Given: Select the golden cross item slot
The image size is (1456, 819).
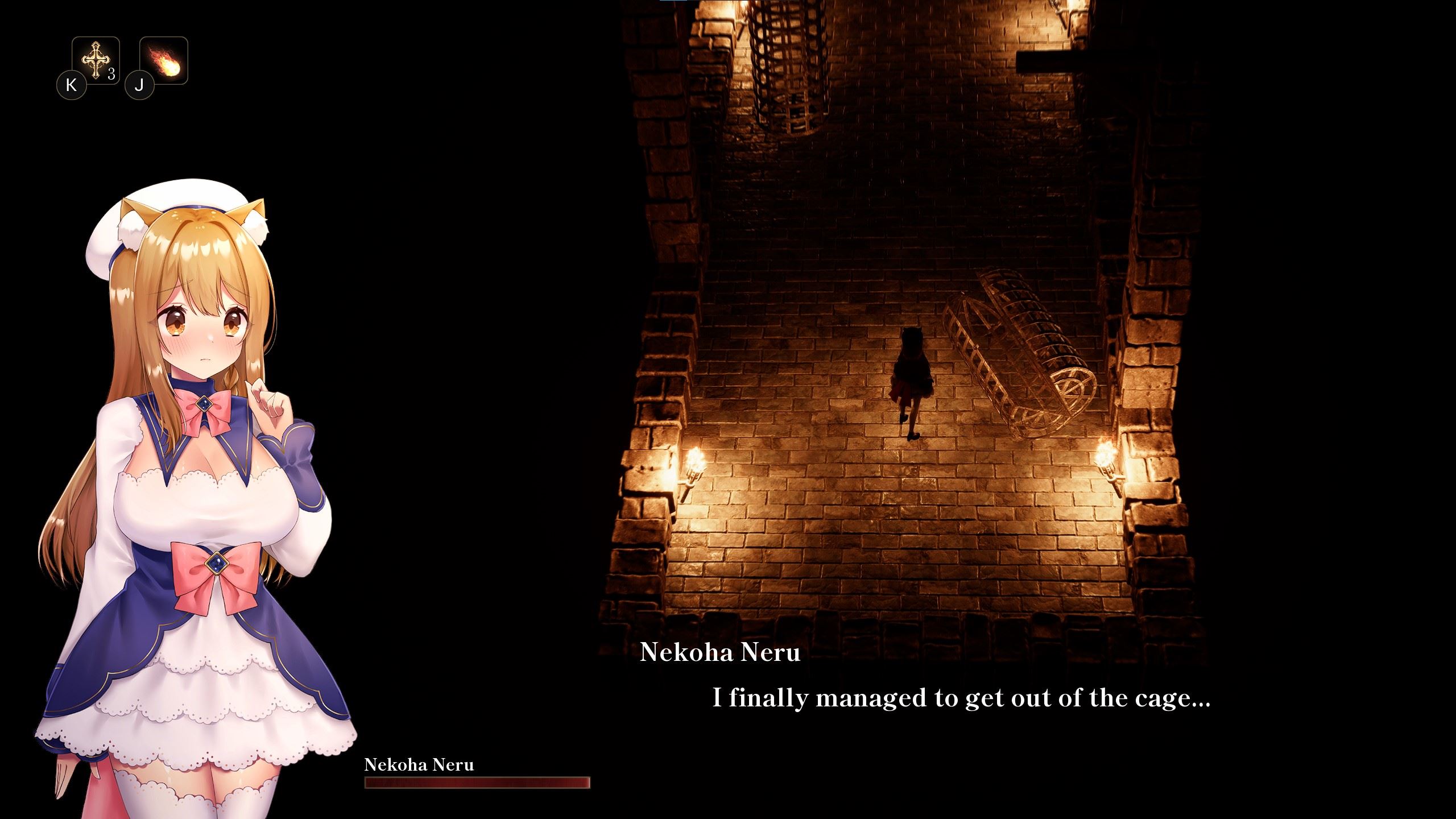Looking at the screenshot, I should point(96,60).
